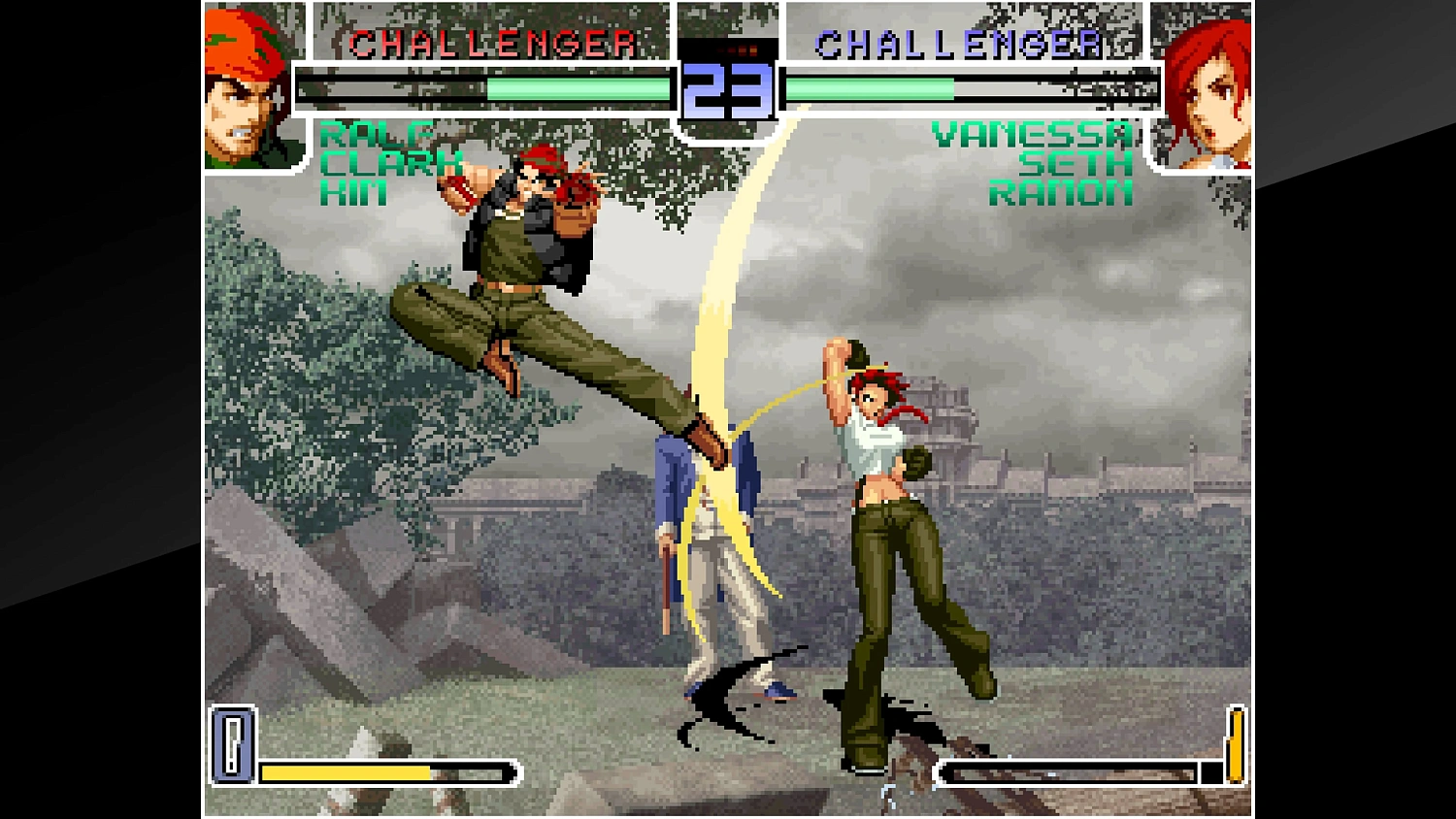Viewport: 1456px width, 819px height.
Task: Select the standing Vanessa character sprite
Action: coord(883,505)
